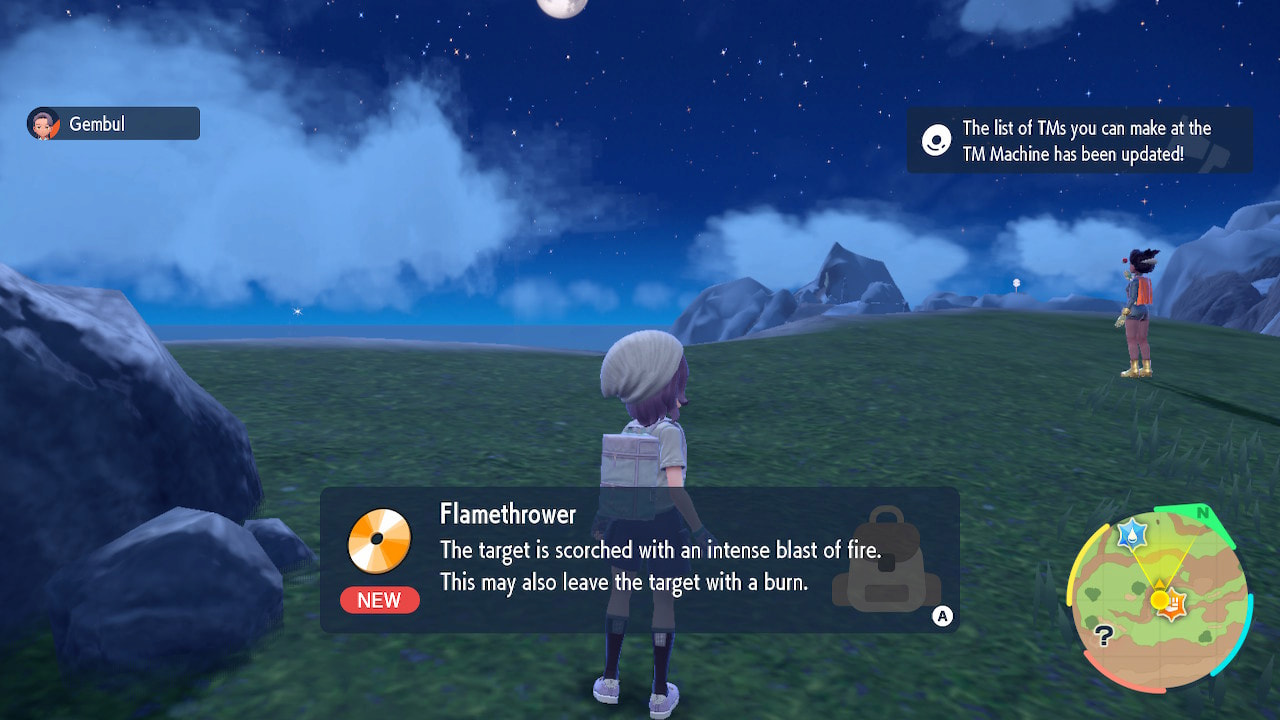Click the Gembul name label
1280x720 pixels.
pos(100,123)
